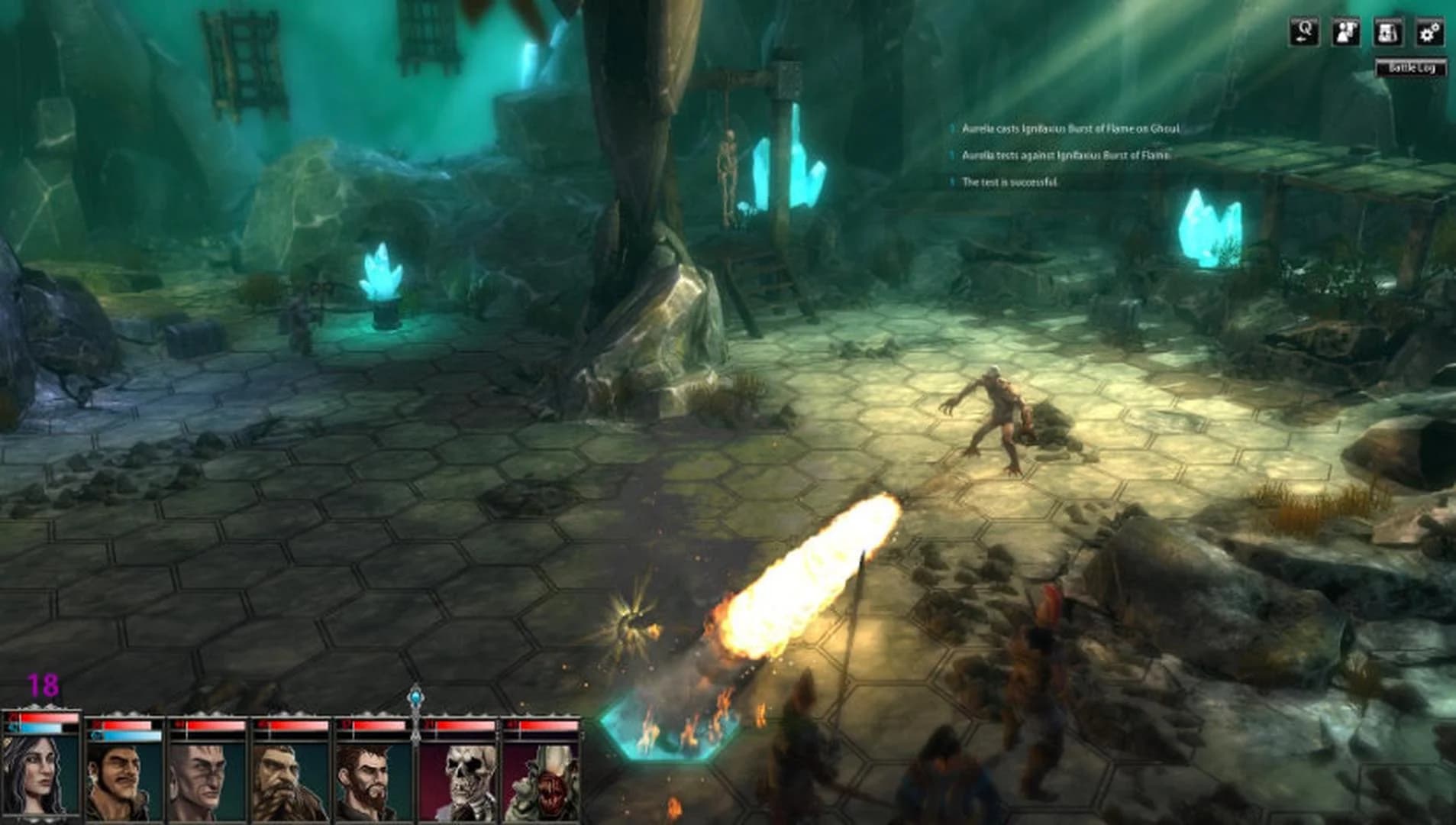1456x825 pixels.
Task: Open the quest journal icon
Action: (1390, 33)
